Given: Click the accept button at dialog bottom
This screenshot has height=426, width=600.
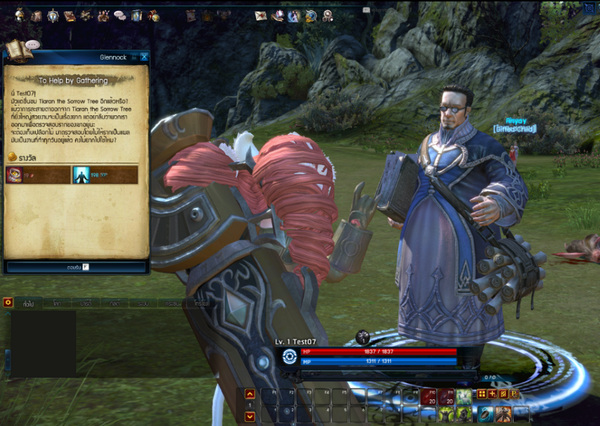Looking at the screenshot, I should 76,267.
